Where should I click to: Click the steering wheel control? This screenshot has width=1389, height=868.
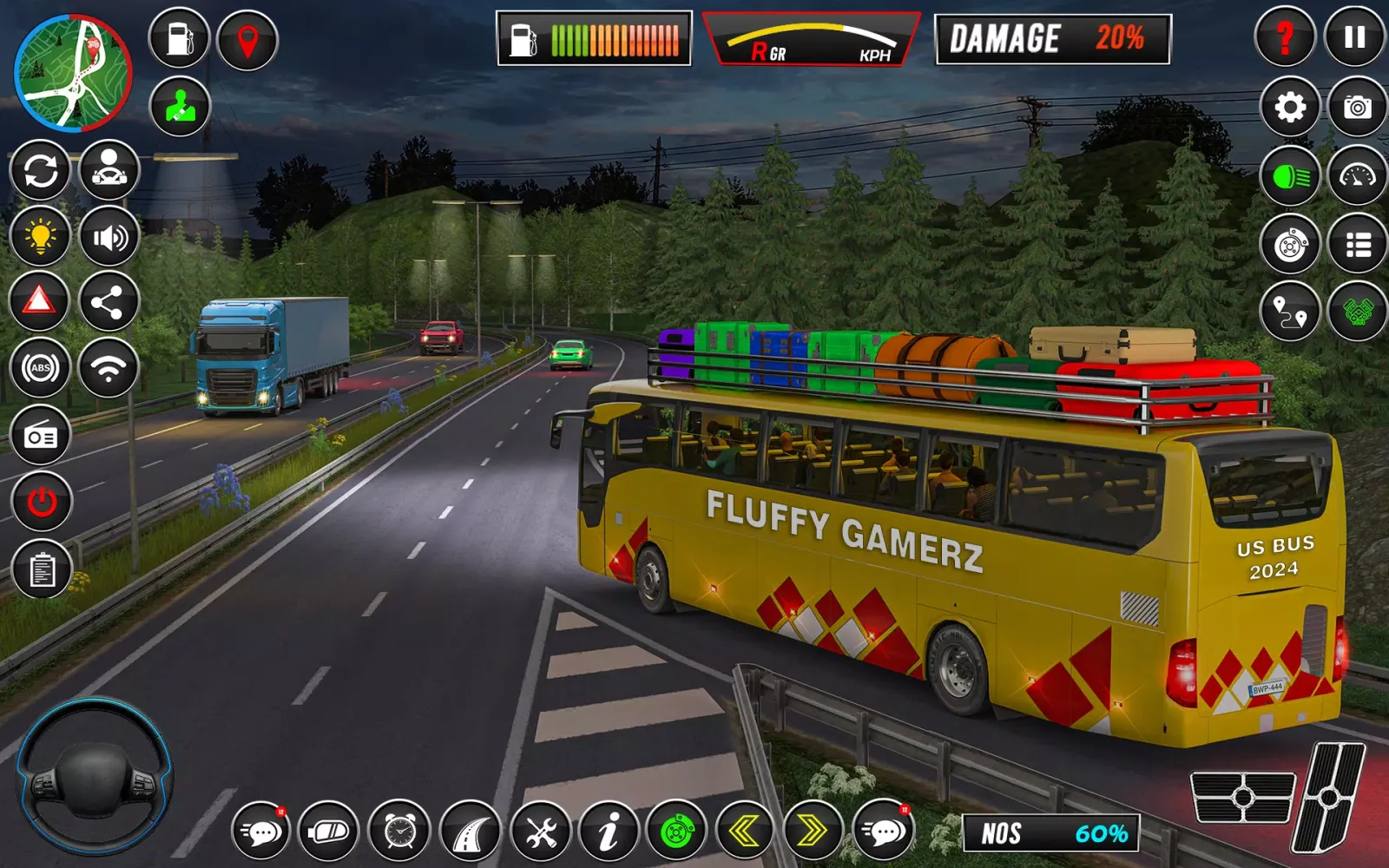(94, 775)
